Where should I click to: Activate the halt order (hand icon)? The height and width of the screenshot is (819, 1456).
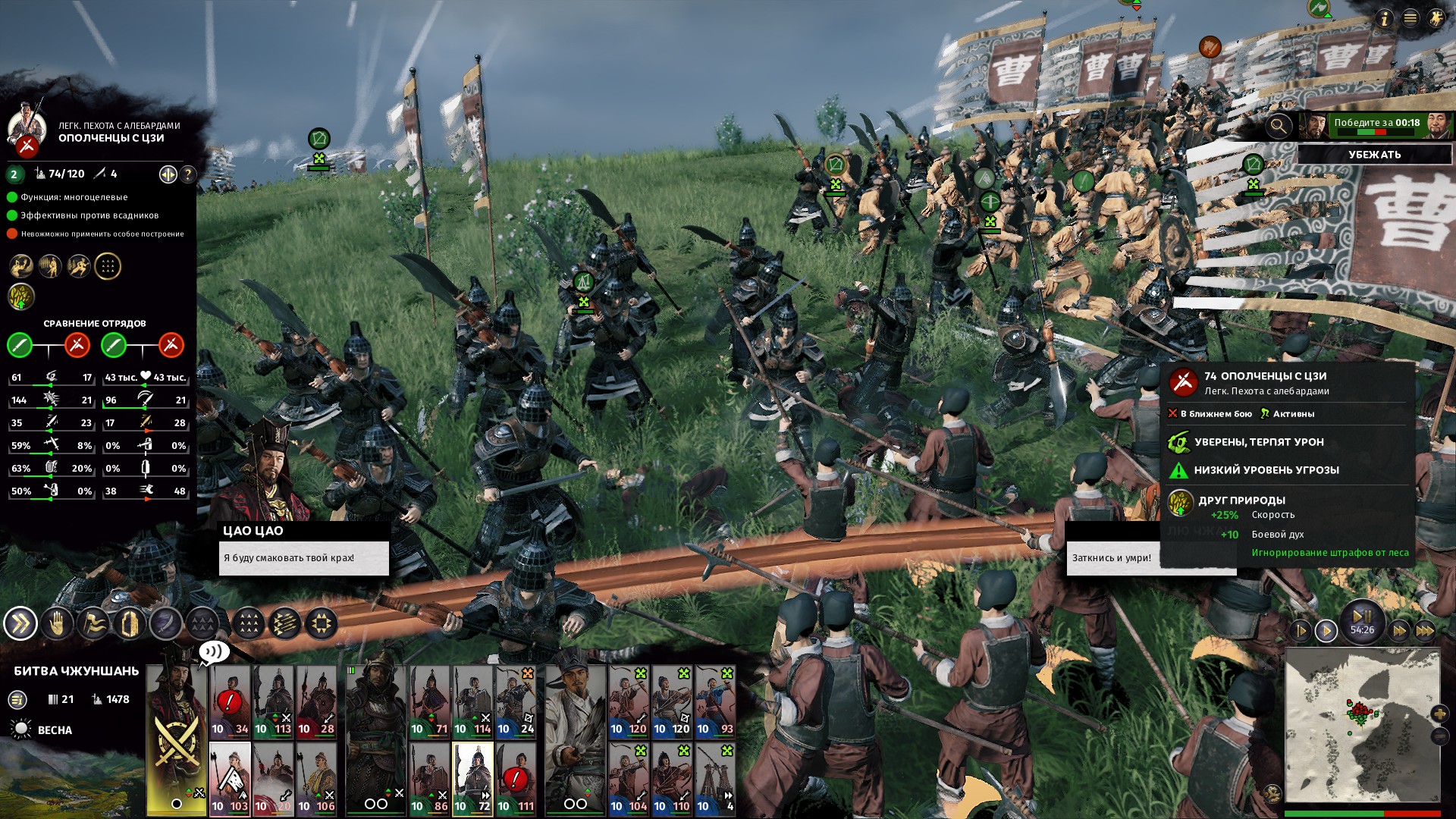tap(57, 624)
